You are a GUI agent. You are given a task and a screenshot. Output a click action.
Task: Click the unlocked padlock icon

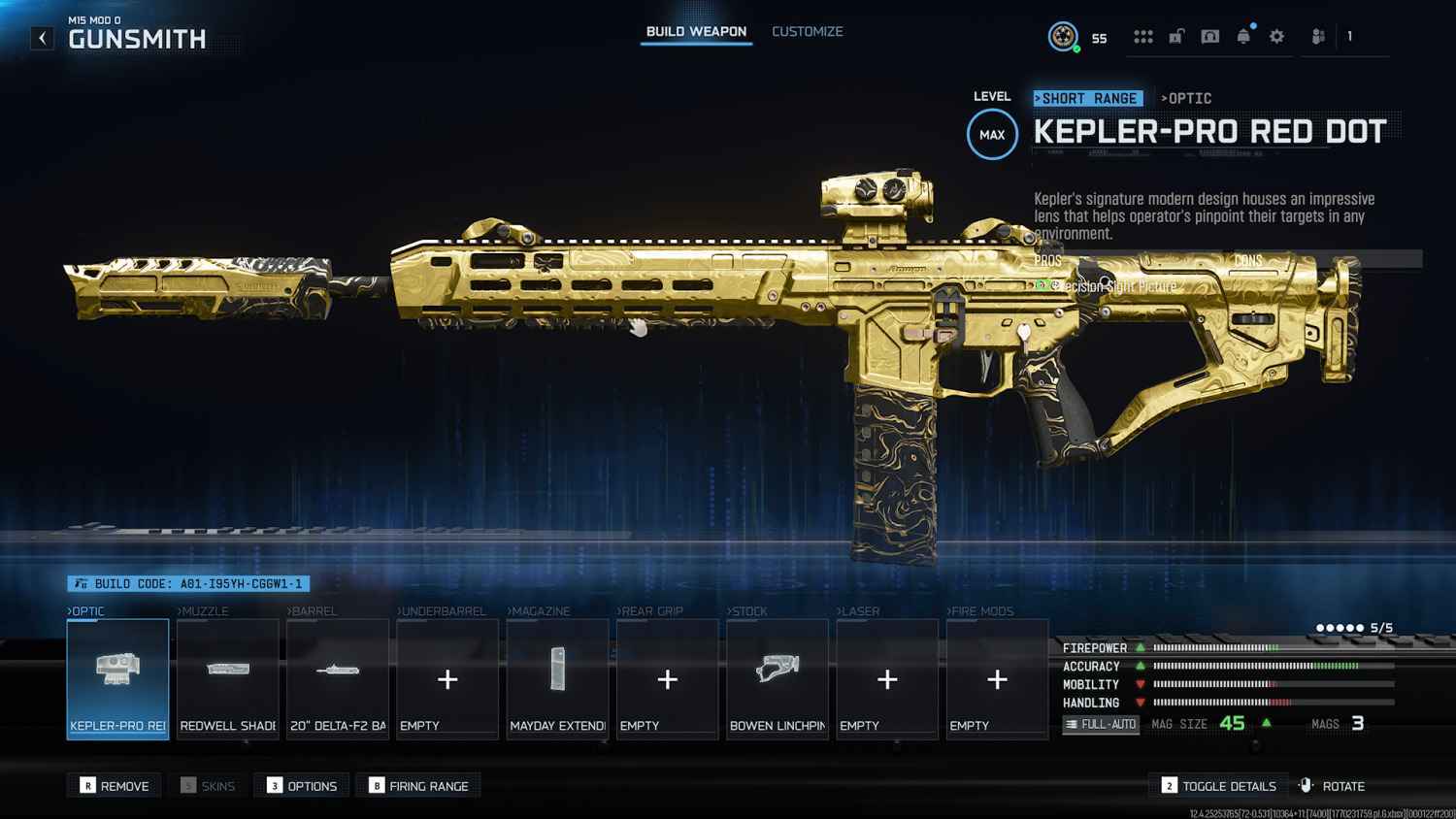1176,36
